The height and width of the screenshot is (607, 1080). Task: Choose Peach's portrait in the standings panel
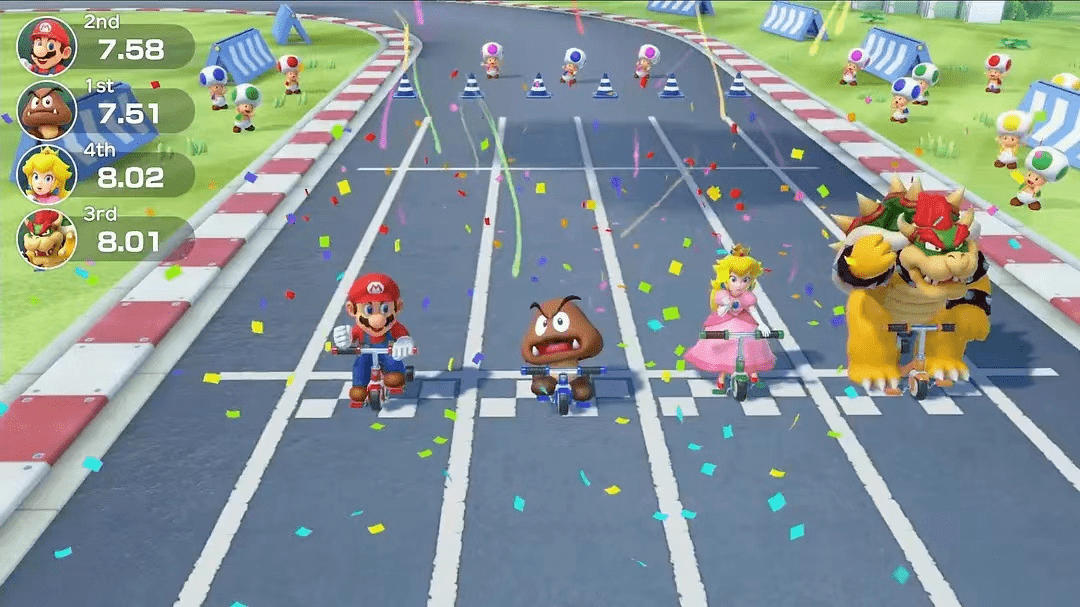46,174
